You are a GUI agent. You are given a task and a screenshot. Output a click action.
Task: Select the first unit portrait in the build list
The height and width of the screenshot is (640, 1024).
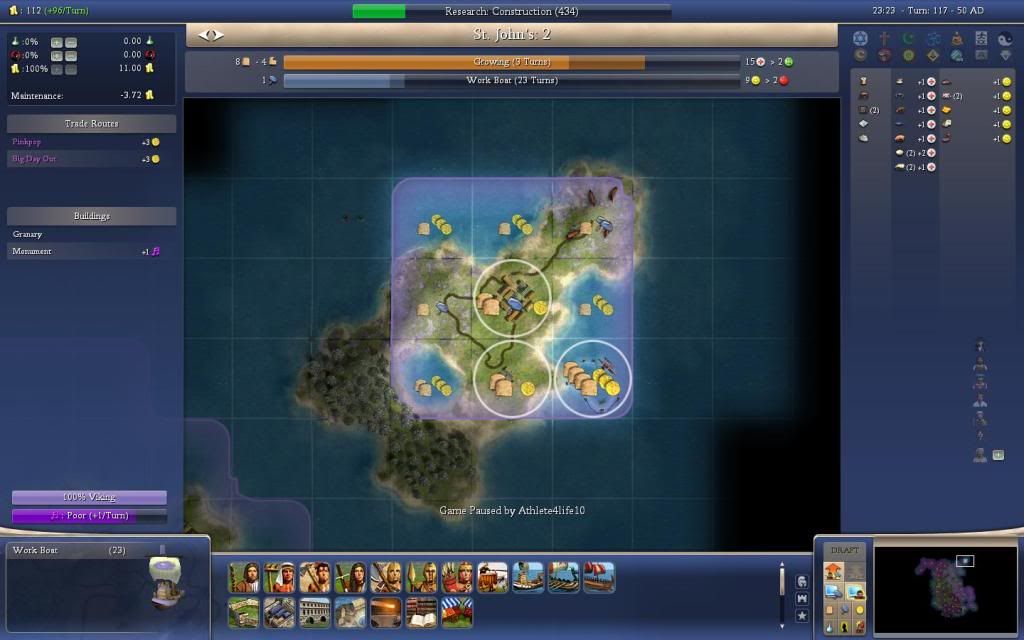click(244, 577)
